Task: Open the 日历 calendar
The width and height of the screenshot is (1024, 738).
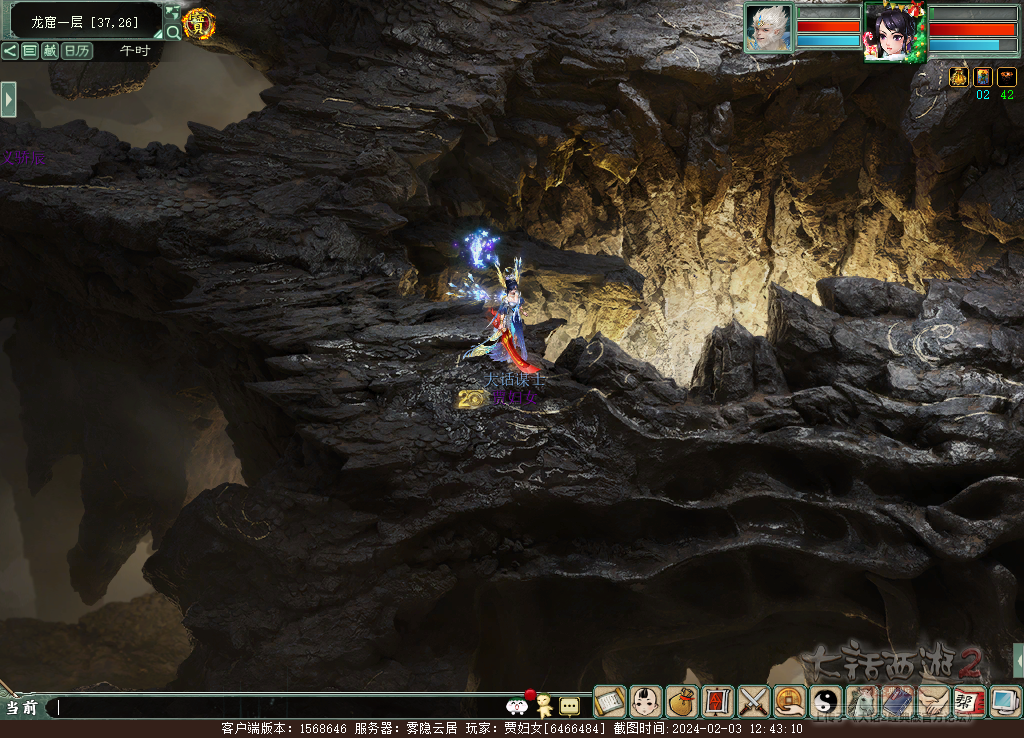Action: tap(77, 51)
